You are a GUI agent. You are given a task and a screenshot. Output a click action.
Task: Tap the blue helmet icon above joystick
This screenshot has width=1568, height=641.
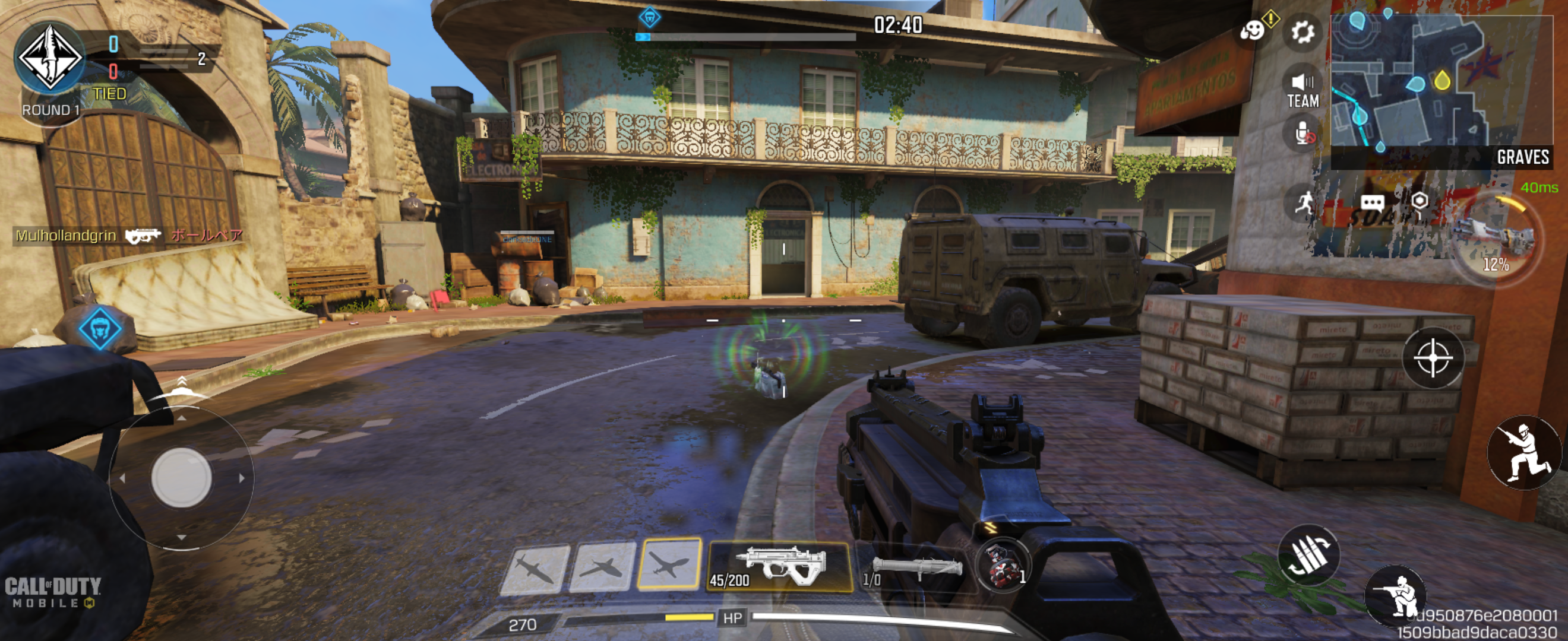(x=100, y=328)
